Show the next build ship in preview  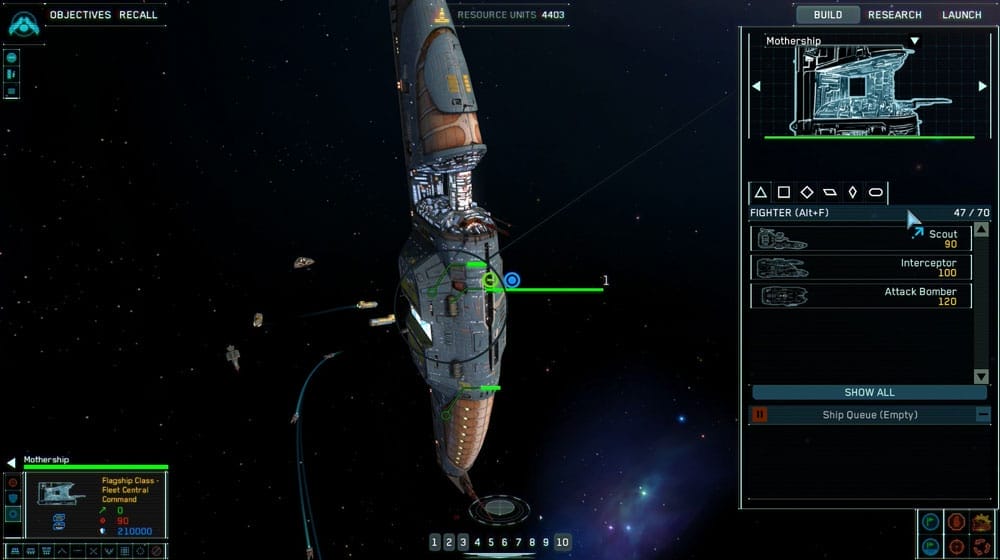pos(982,86)
